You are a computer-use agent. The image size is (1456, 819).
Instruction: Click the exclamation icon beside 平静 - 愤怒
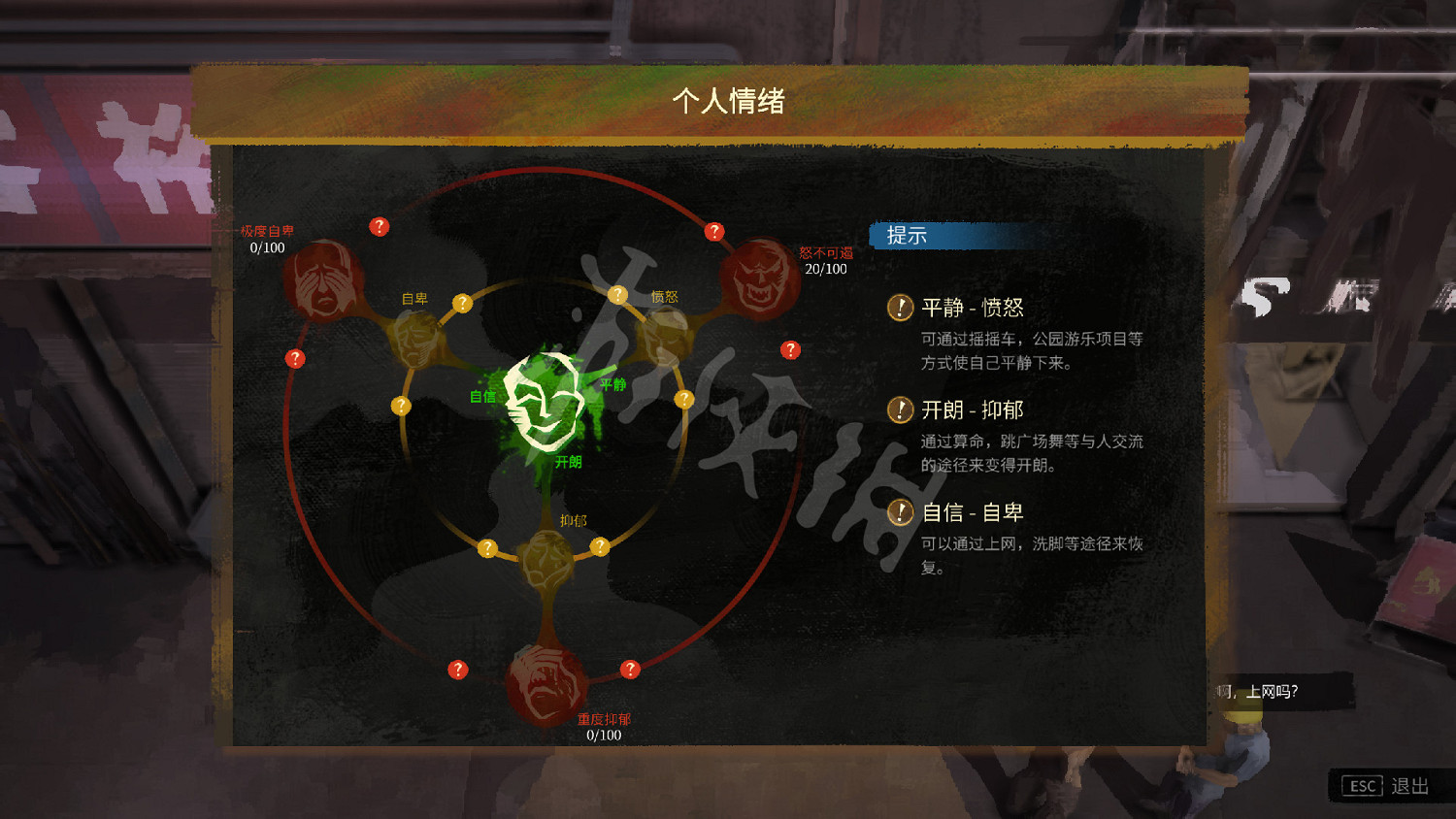pyautogui.click(x=900, y=308)
